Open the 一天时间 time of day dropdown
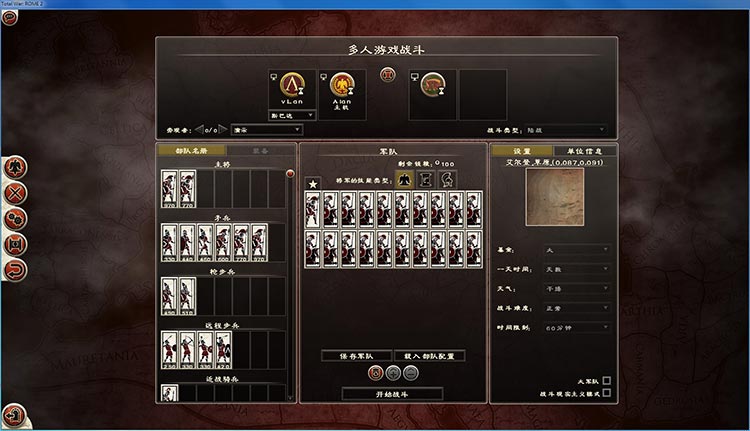 click(x=576, y=269)
